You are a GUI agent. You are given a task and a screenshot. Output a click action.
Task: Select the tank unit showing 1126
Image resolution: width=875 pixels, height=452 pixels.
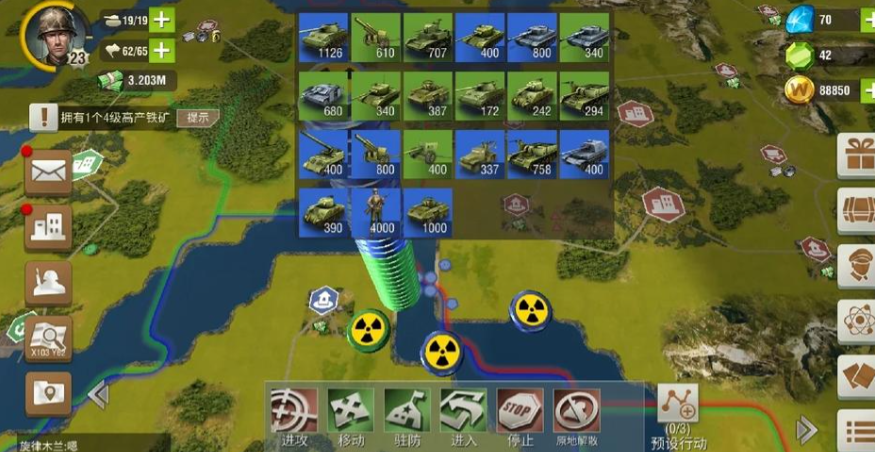tap(323, 36)
